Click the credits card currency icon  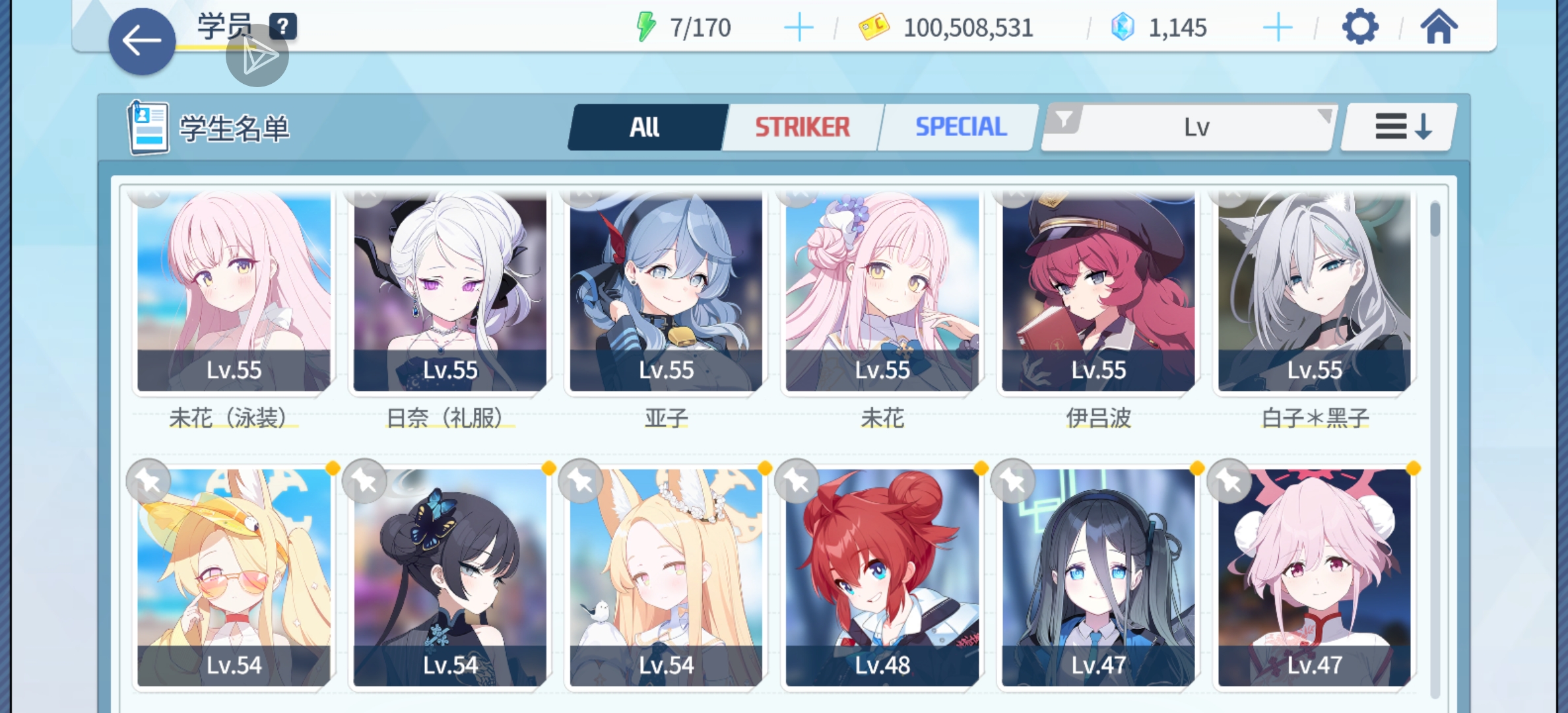coord(872,26)
